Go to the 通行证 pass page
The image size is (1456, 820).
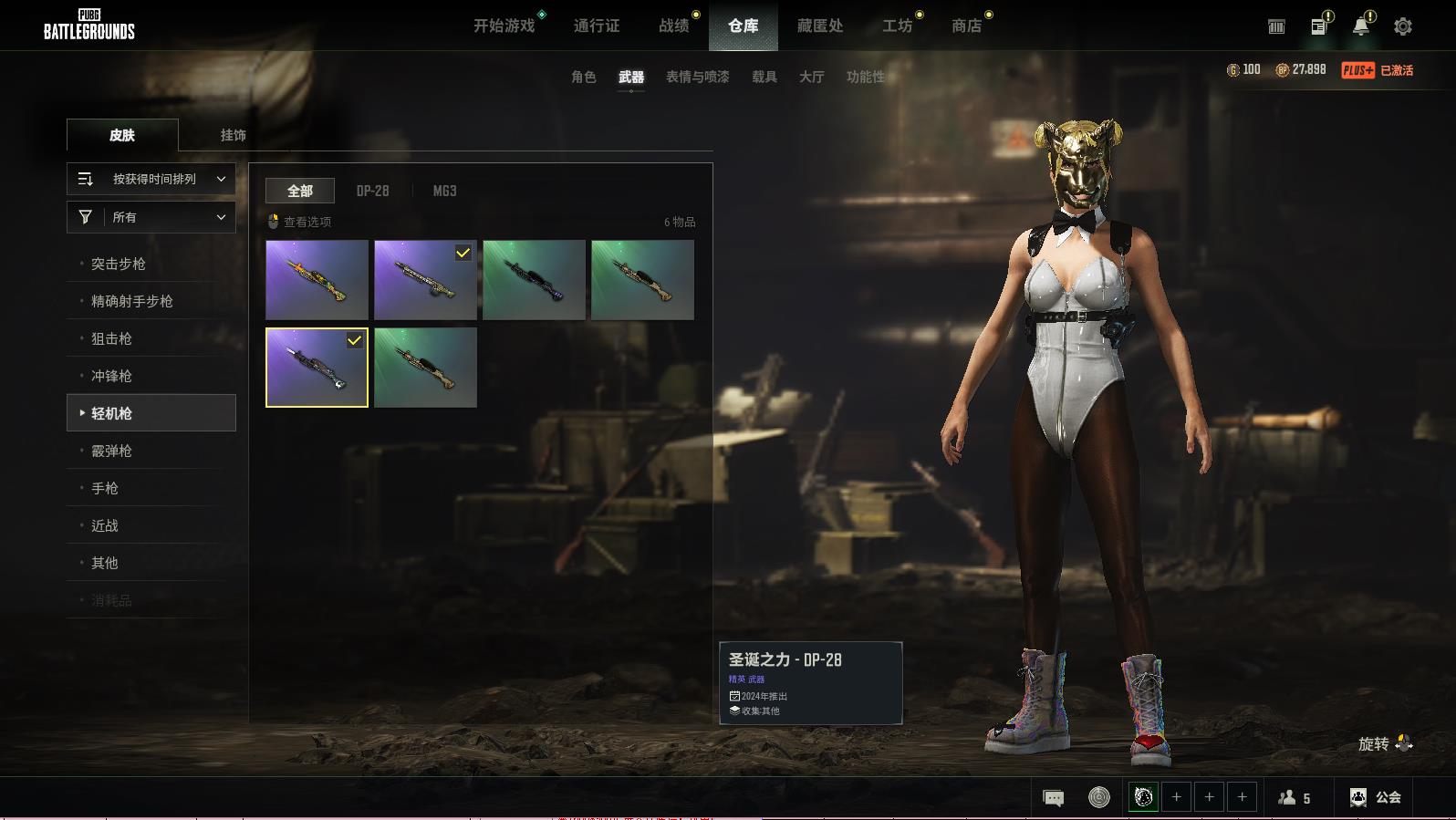click(597, 26)
